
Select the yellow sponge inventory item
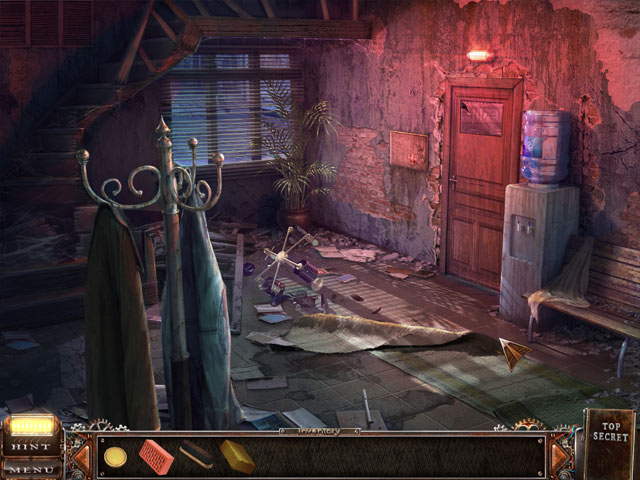coord(237,456)
